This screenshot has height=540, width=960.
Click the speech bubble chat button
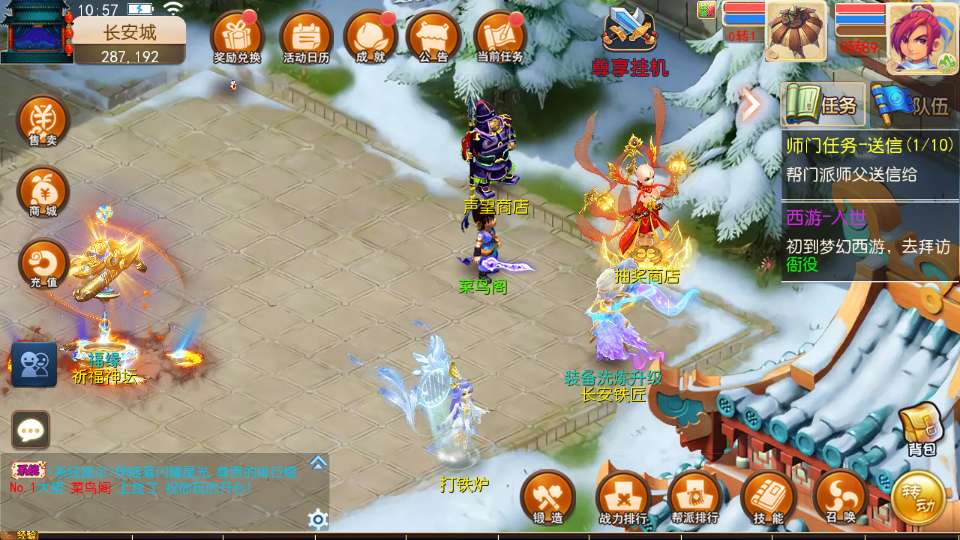click(30, 430)
